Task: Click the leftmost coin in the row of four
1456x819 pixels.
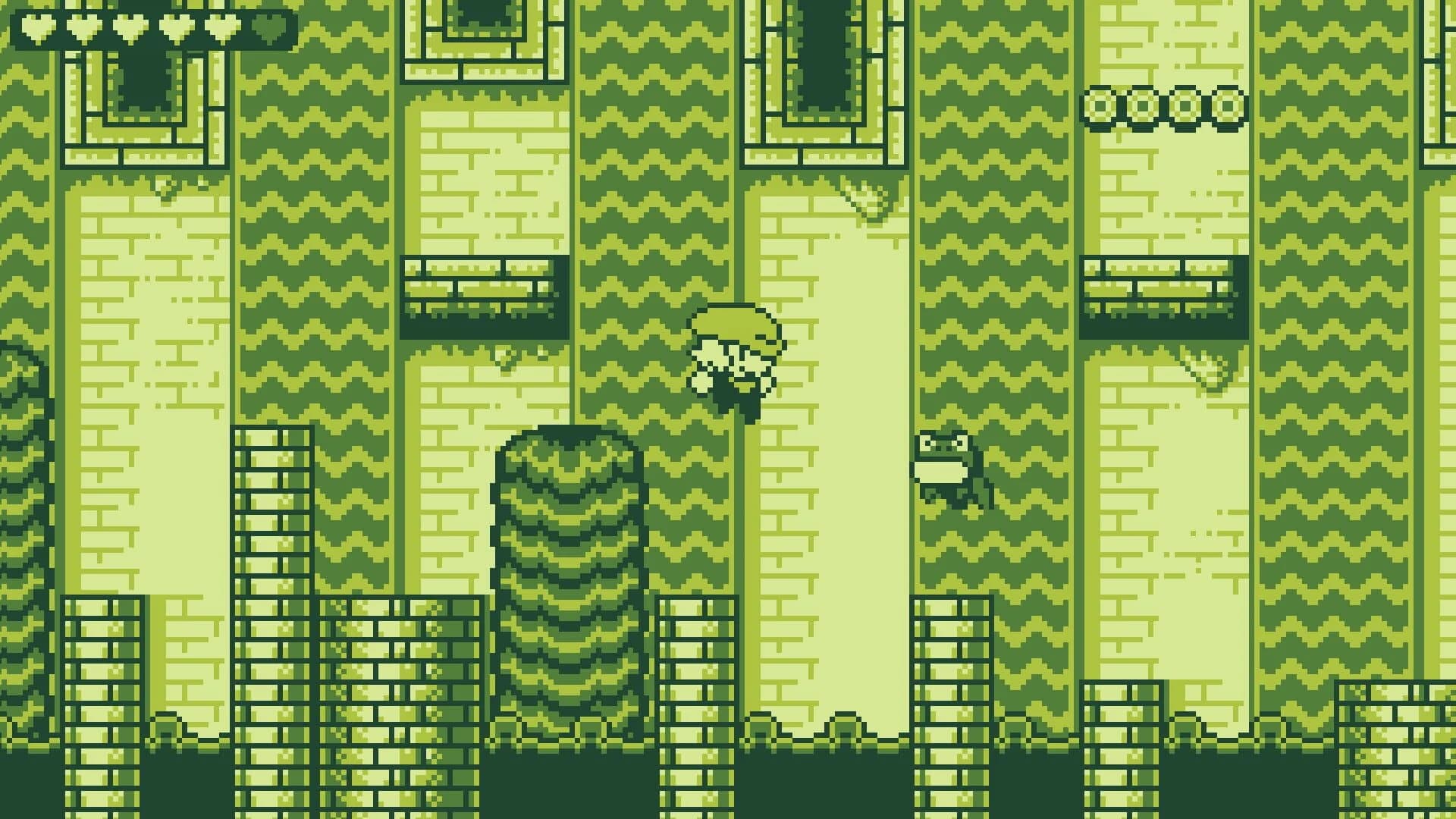Action: pyautogui.click(x=1099, y=106)
